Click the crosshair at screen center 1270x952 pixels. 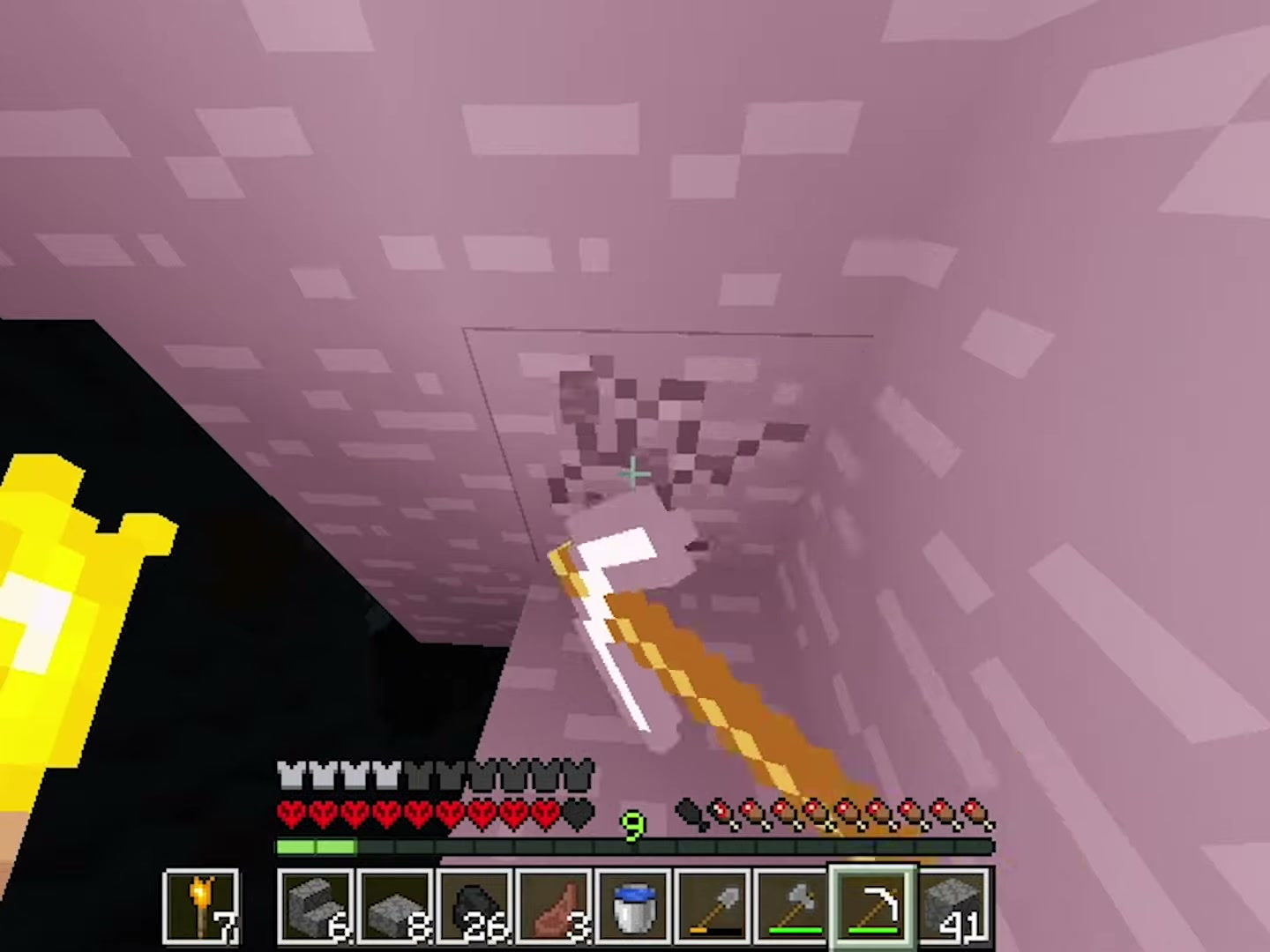[x=632, y=474]
